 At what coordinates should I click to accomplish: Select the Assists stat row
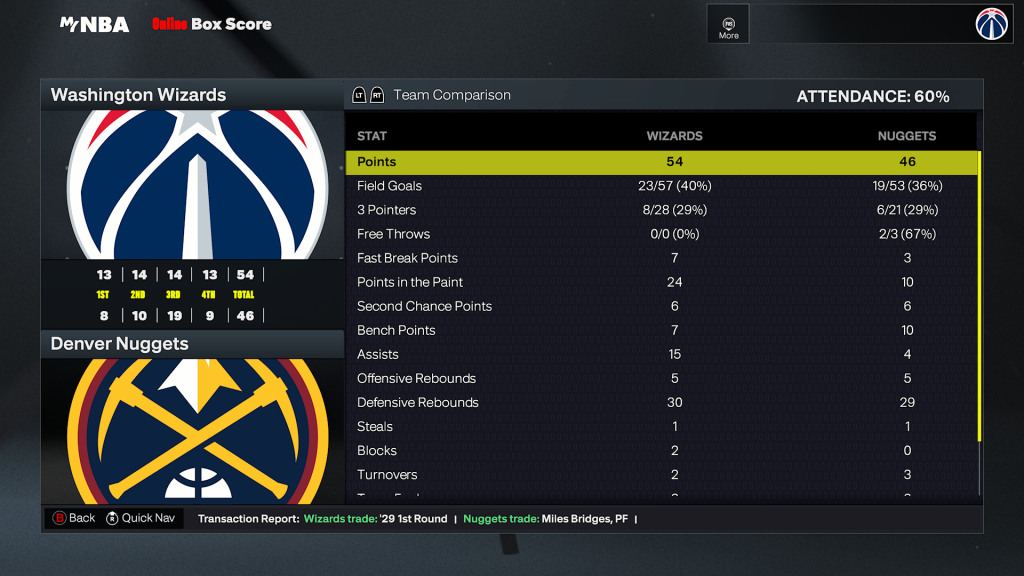[661, 354]
